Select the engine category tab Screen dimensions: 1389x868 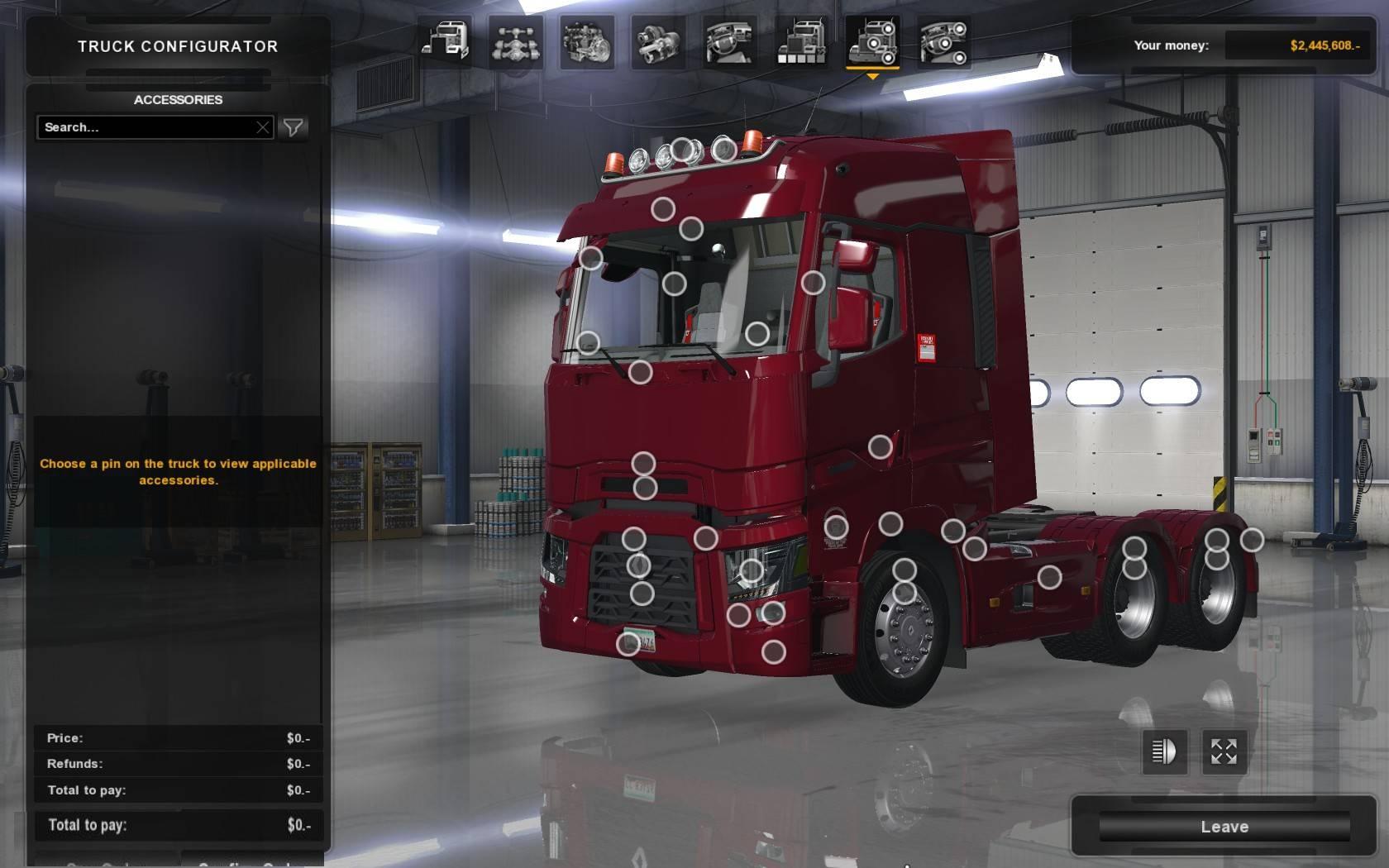click(x=588, y=42)
